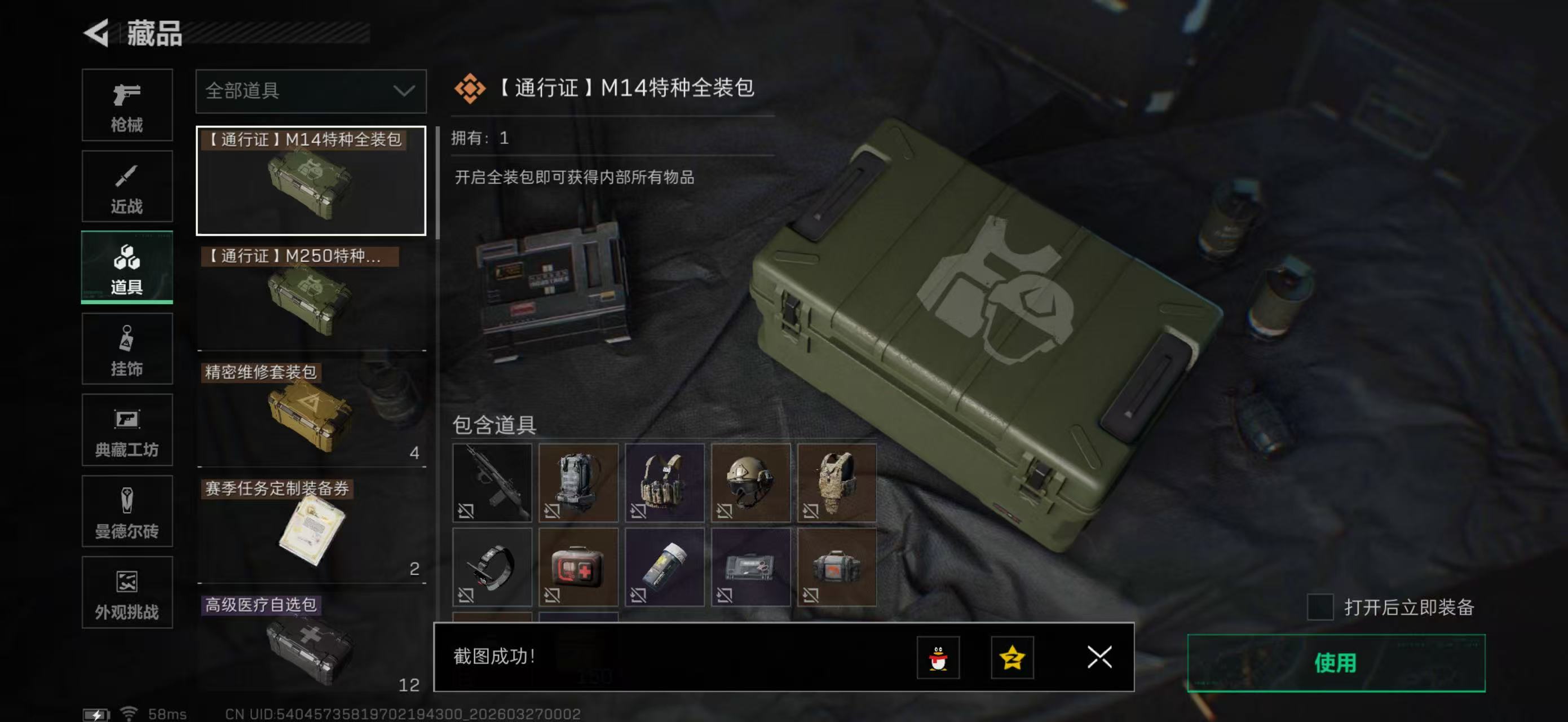This screenshot has height=722, width=1568.
Task: Select the 曼德尔砖 category icon
Action: tap(127, 512)
